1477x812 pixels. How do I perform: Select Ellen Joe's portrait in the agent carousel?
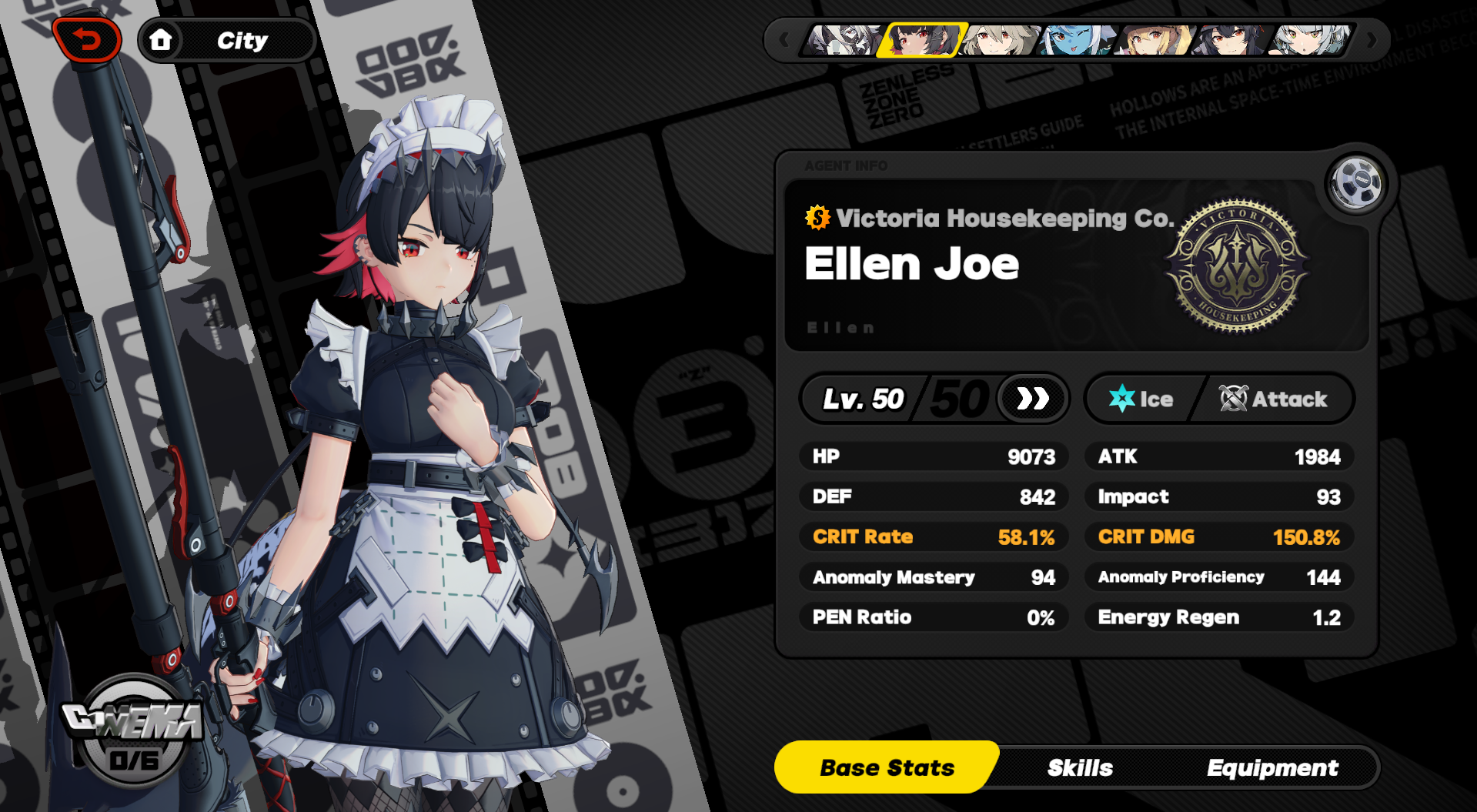click(921, 39)
